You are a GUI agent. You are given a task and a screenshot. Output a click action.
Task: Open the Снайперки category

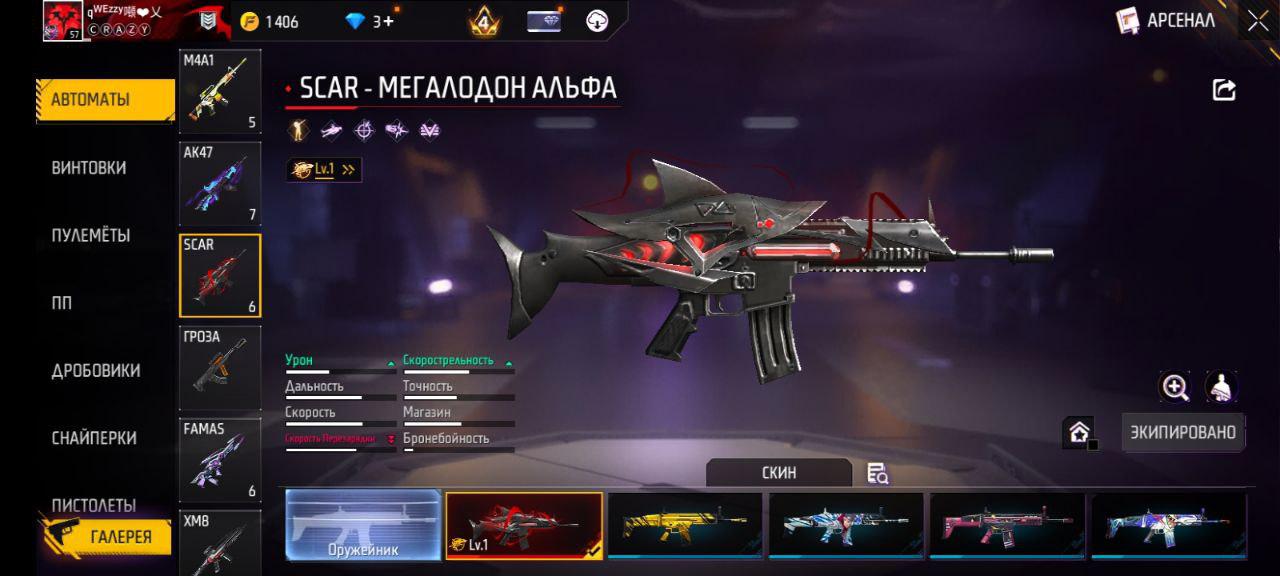click(x=94, y=438)
